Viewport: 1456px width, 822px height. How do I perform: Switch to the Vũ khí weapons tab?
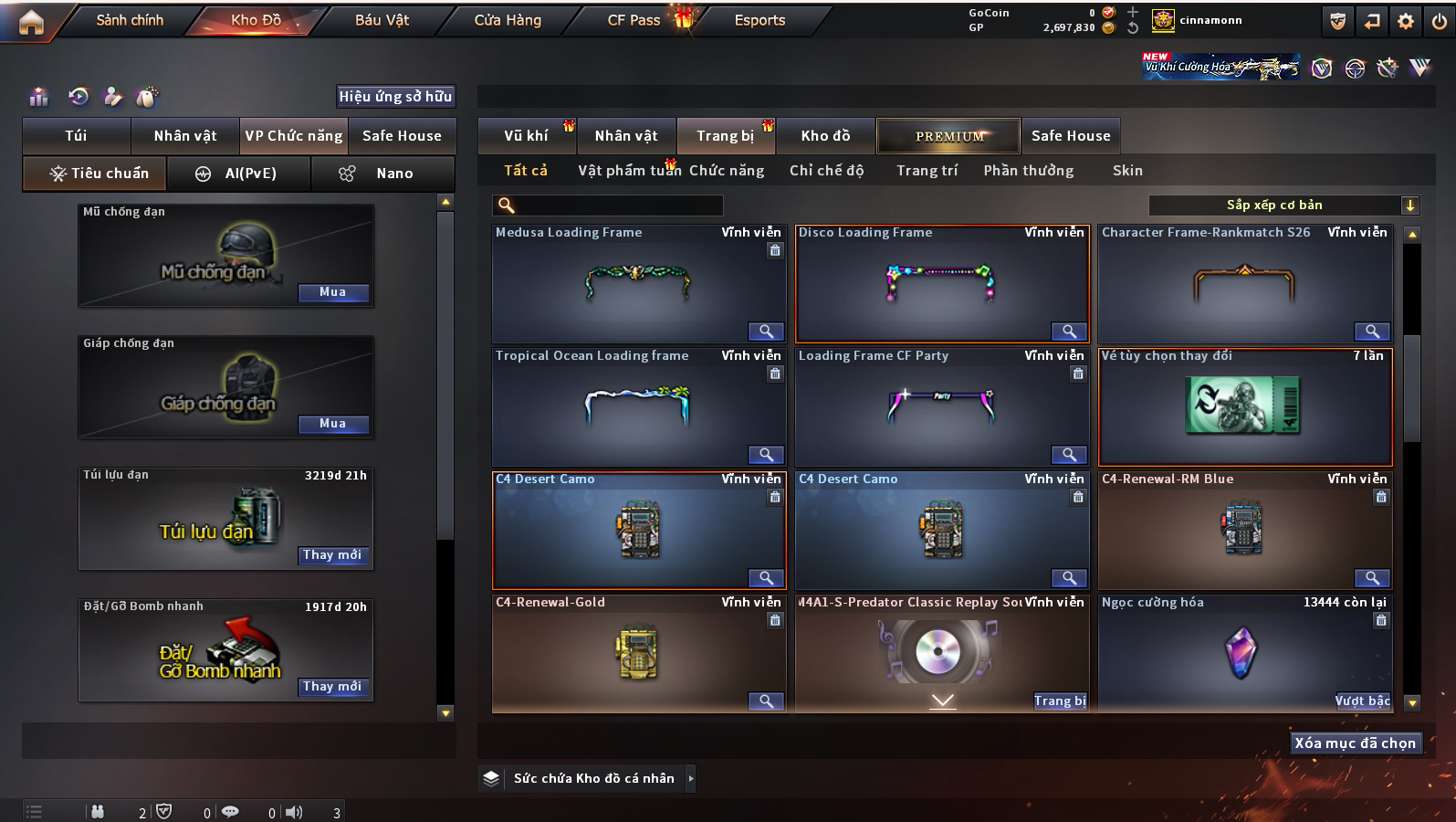click(527, 136)
